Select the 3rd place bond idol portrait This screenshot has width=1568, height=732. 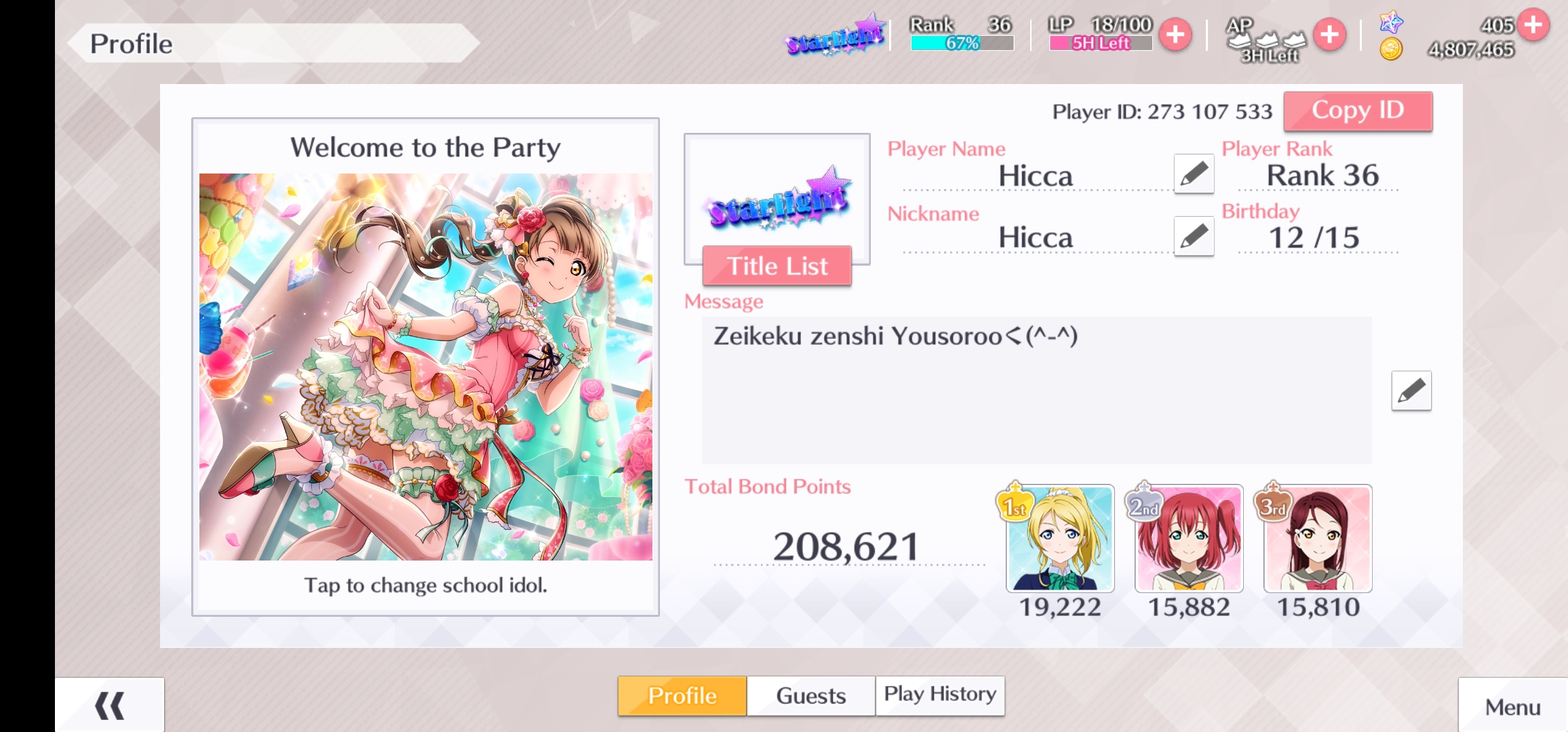(1318, 538)
